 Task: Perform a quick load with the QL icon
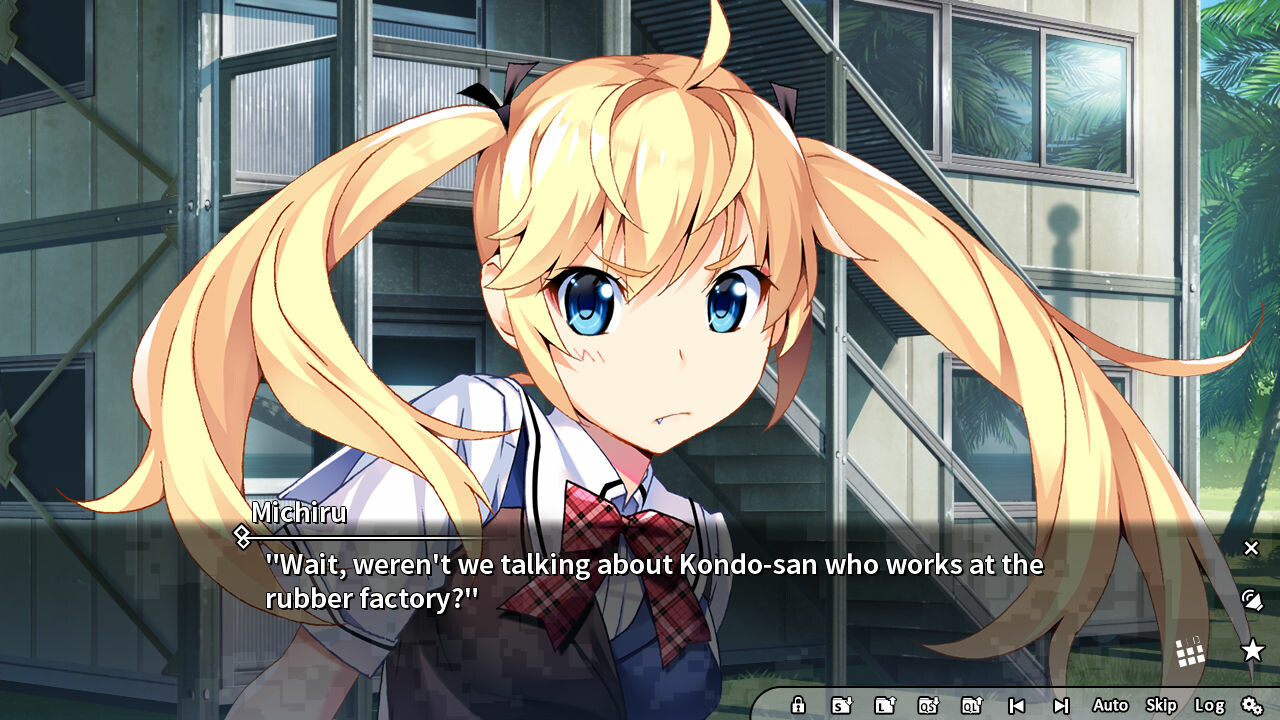(970, 705)
